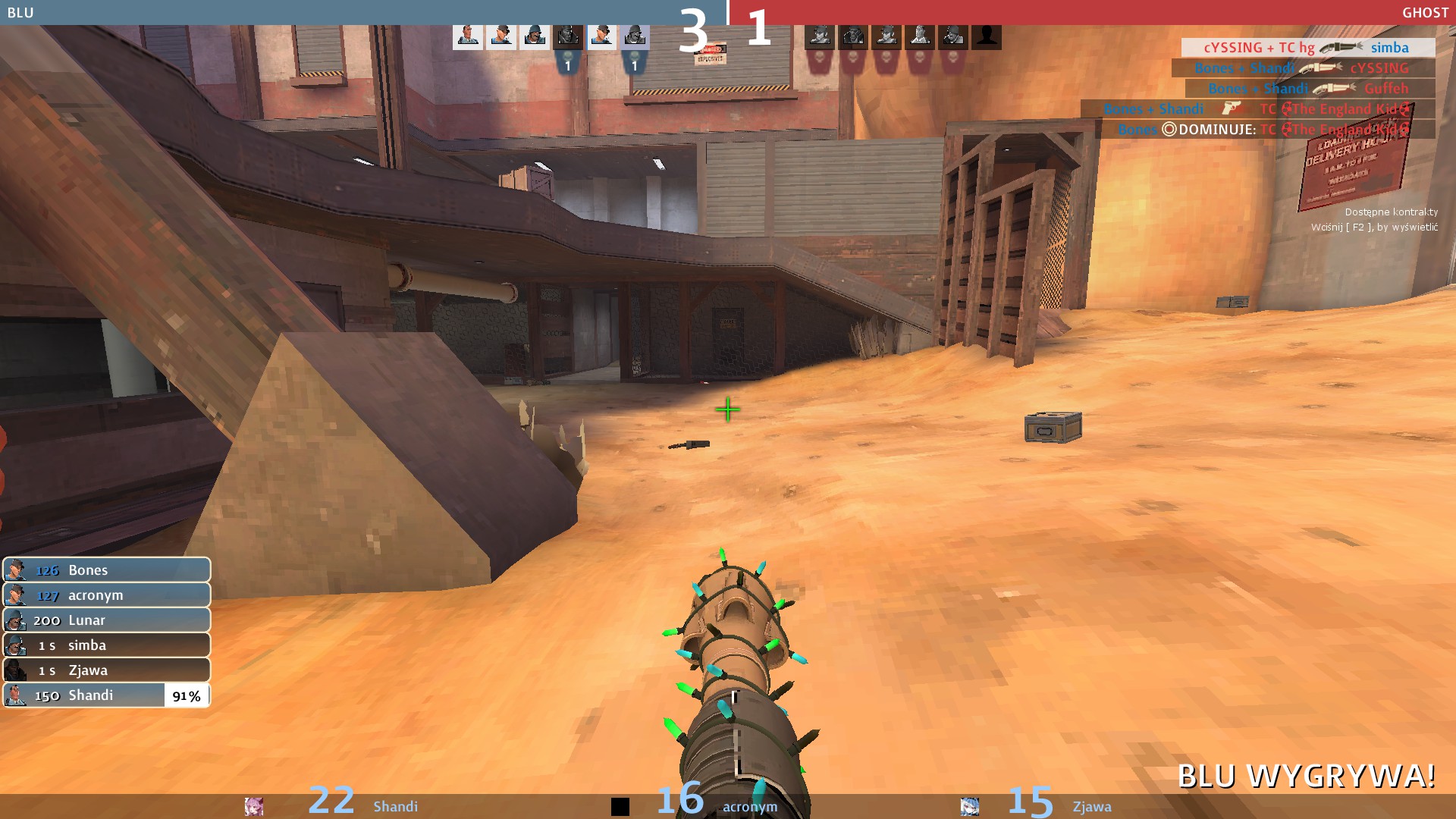
Task: Click Shandi's pink-haired avatar in the winners bar
Action: coord(254,806)
